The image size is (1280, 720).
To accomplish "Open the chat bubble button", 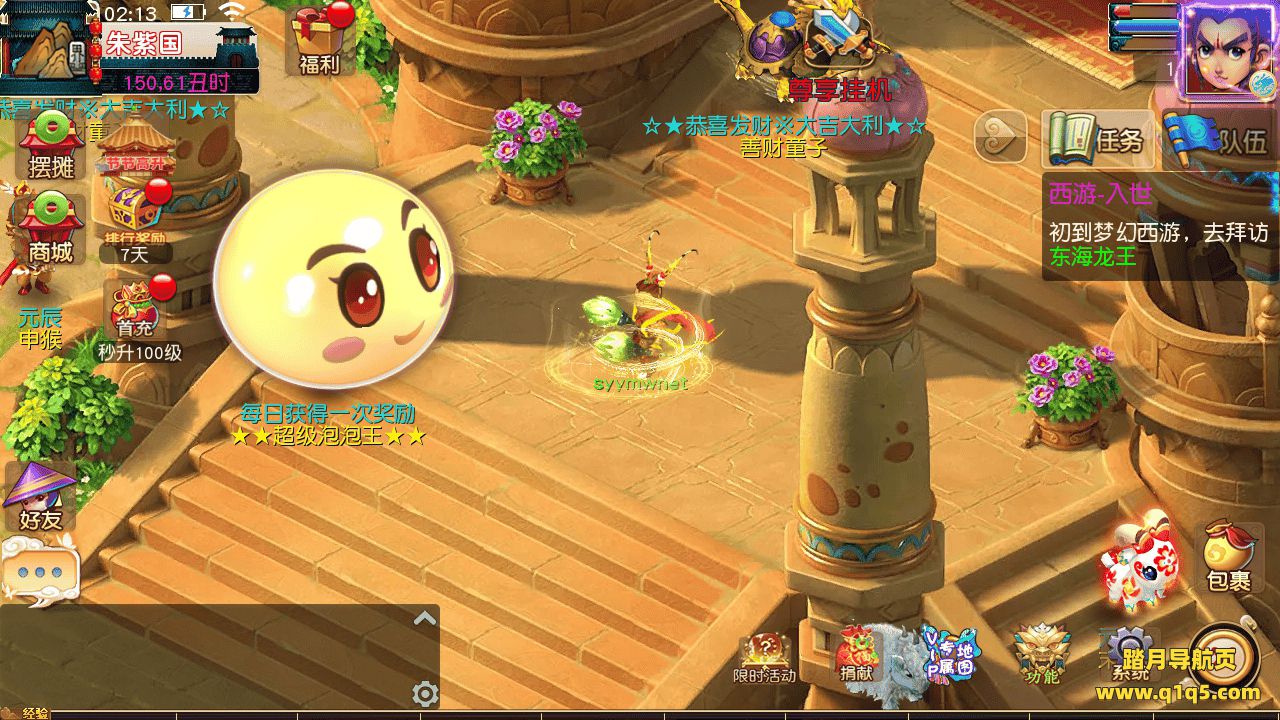I will (x=39, y=572).
